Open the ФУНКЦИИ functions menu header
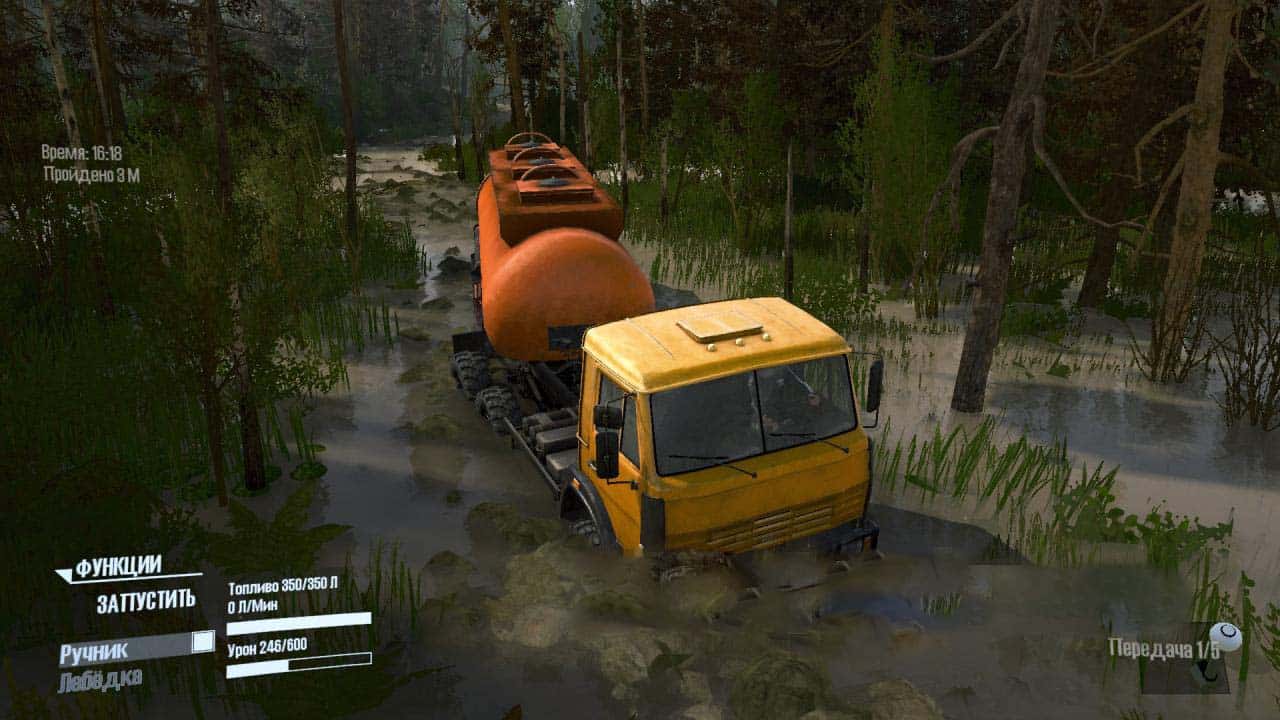Screen dimensions: 1280x720 coord(118,567)
